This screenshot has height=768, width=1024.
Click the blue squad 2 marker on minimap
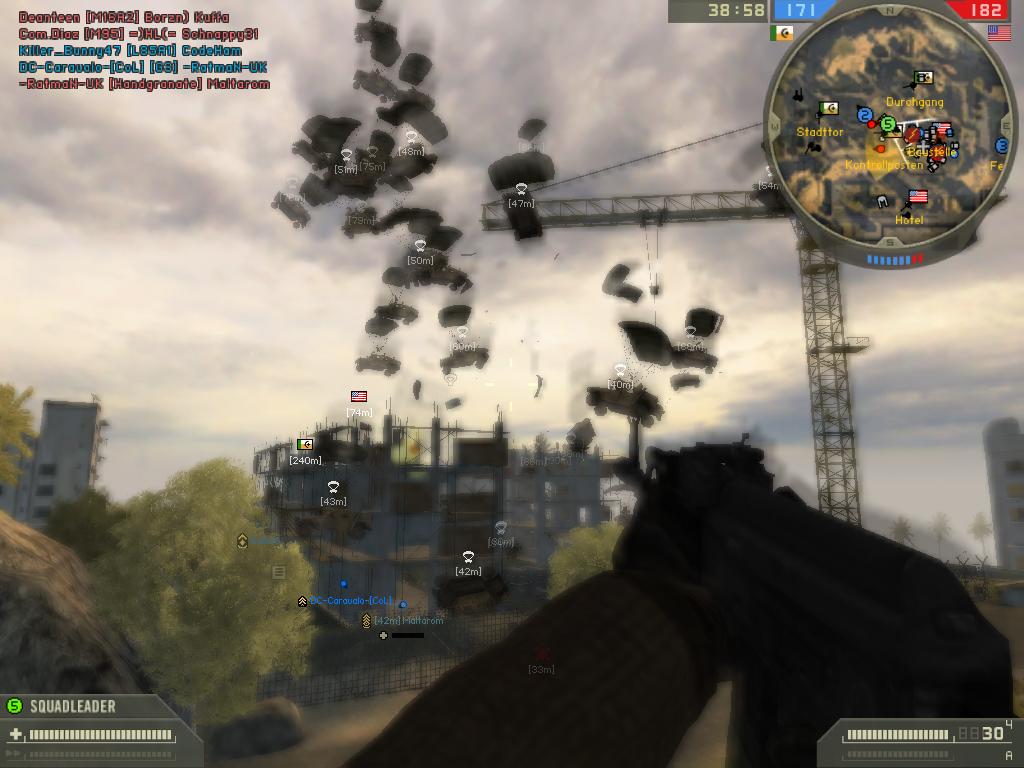click(x=866, y=113)
